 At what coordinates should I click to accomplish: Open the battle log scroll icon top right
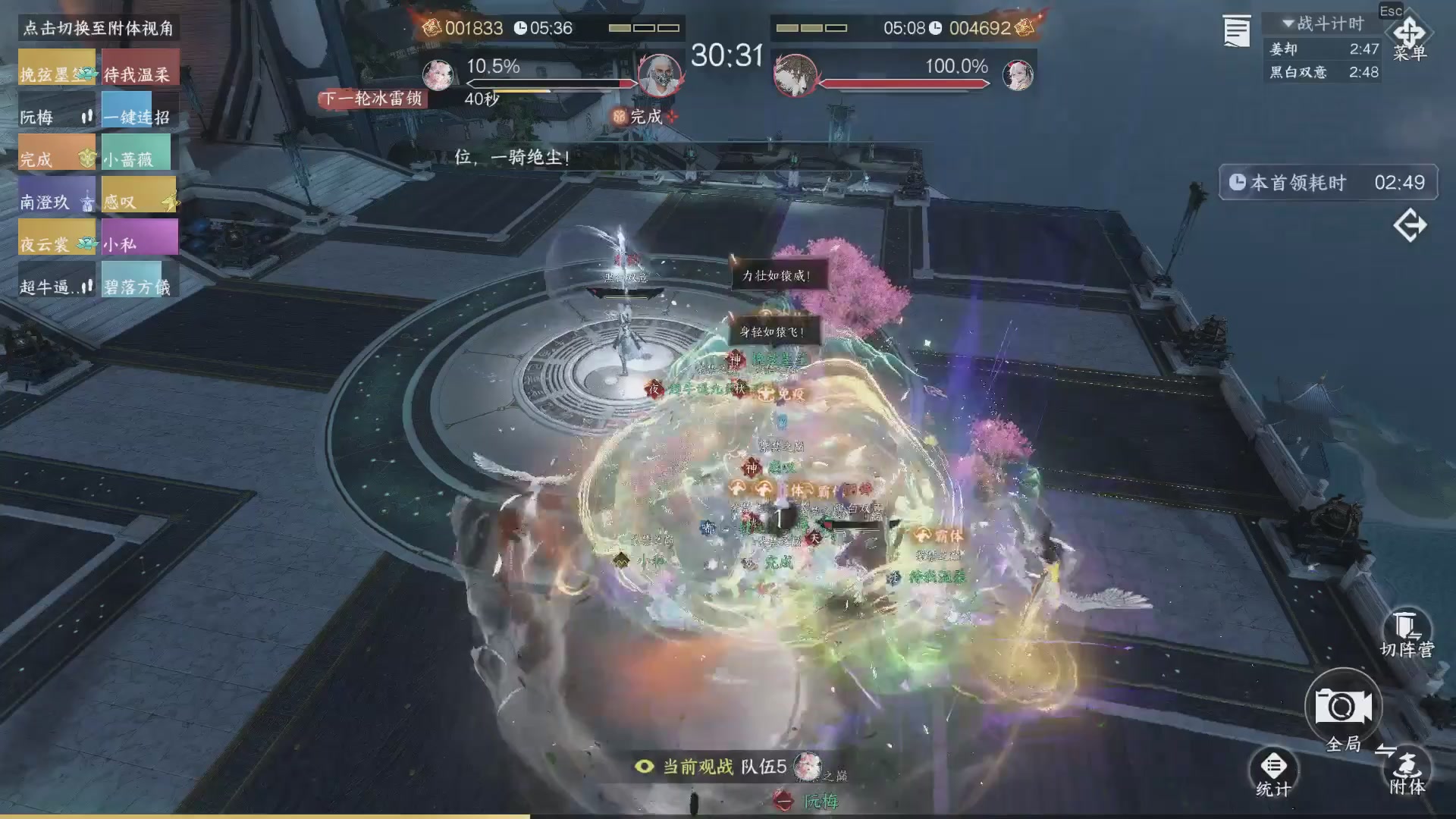tap(1236, 30)
